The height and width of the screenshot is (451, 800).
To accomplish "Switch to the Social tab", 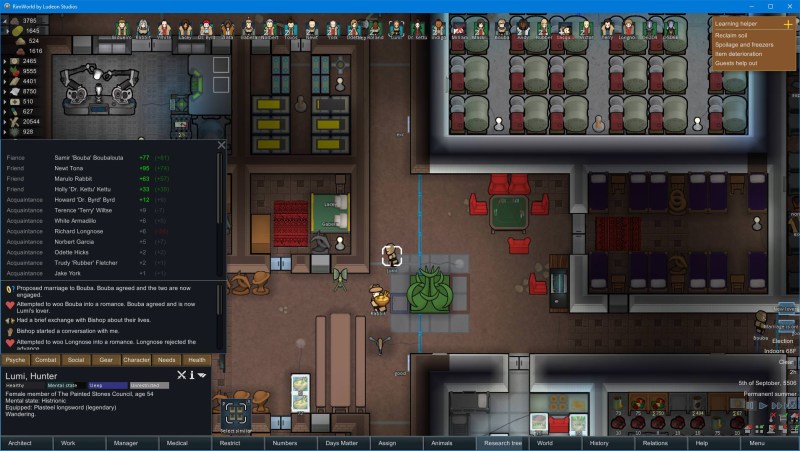I will 75,359.
